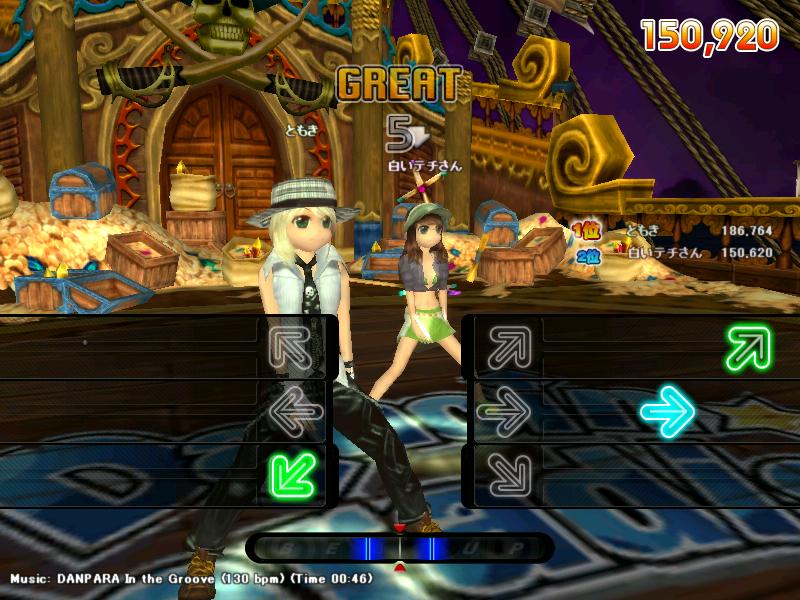
Task: Hit the gray up-left arrow receptor
Action: tap(292, 347)
